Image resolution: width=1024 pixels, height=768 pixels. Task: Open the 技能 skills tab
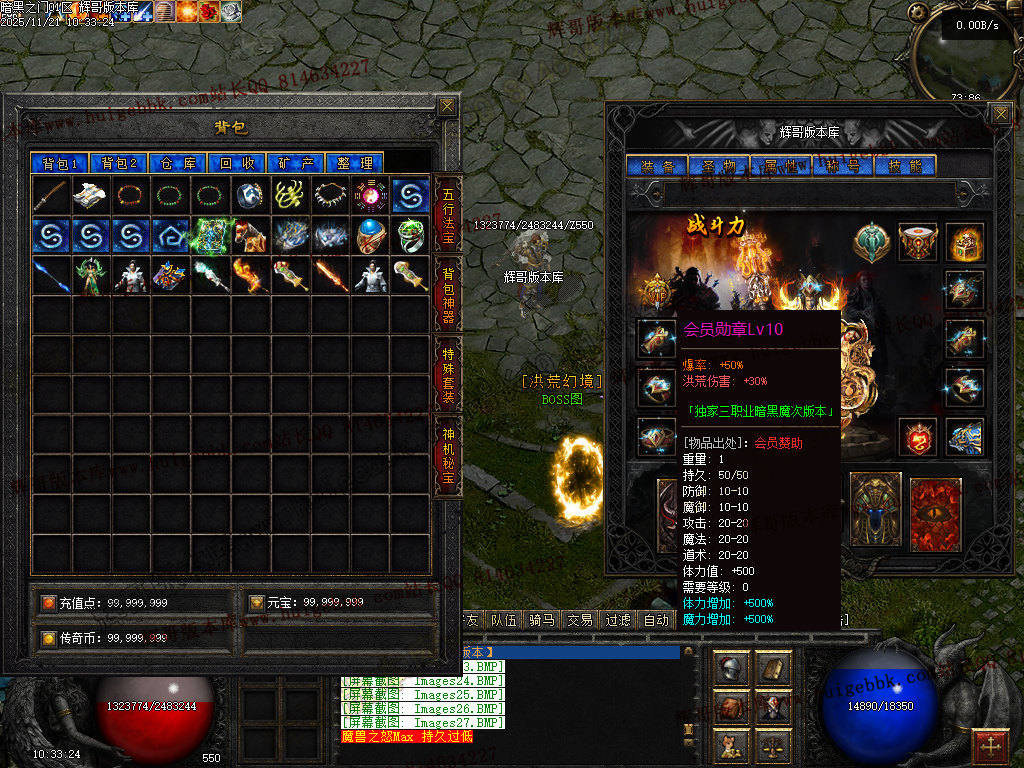tap(905, 166)
